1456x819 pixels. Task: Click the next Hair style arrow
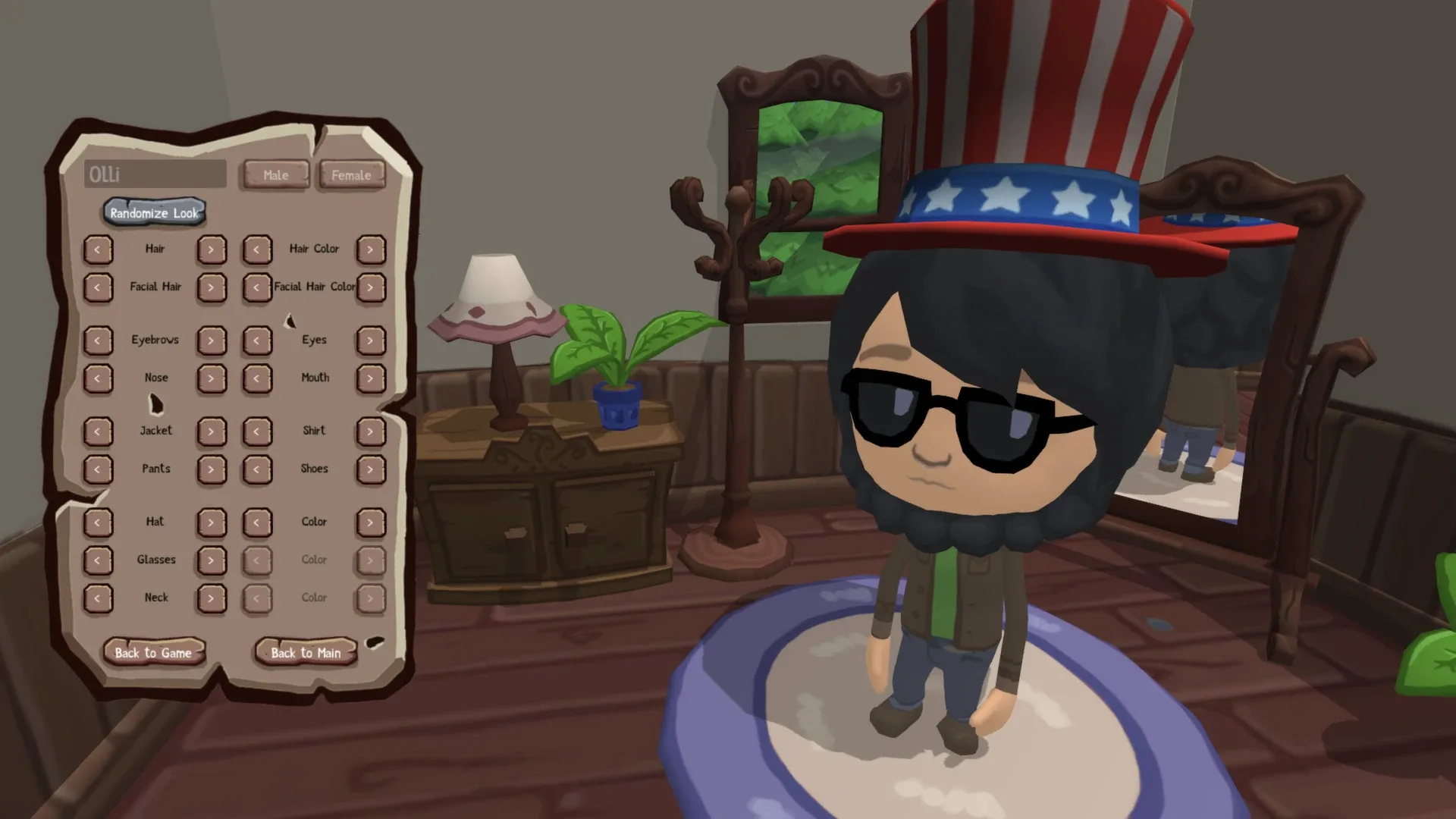[x=212, y=249]
